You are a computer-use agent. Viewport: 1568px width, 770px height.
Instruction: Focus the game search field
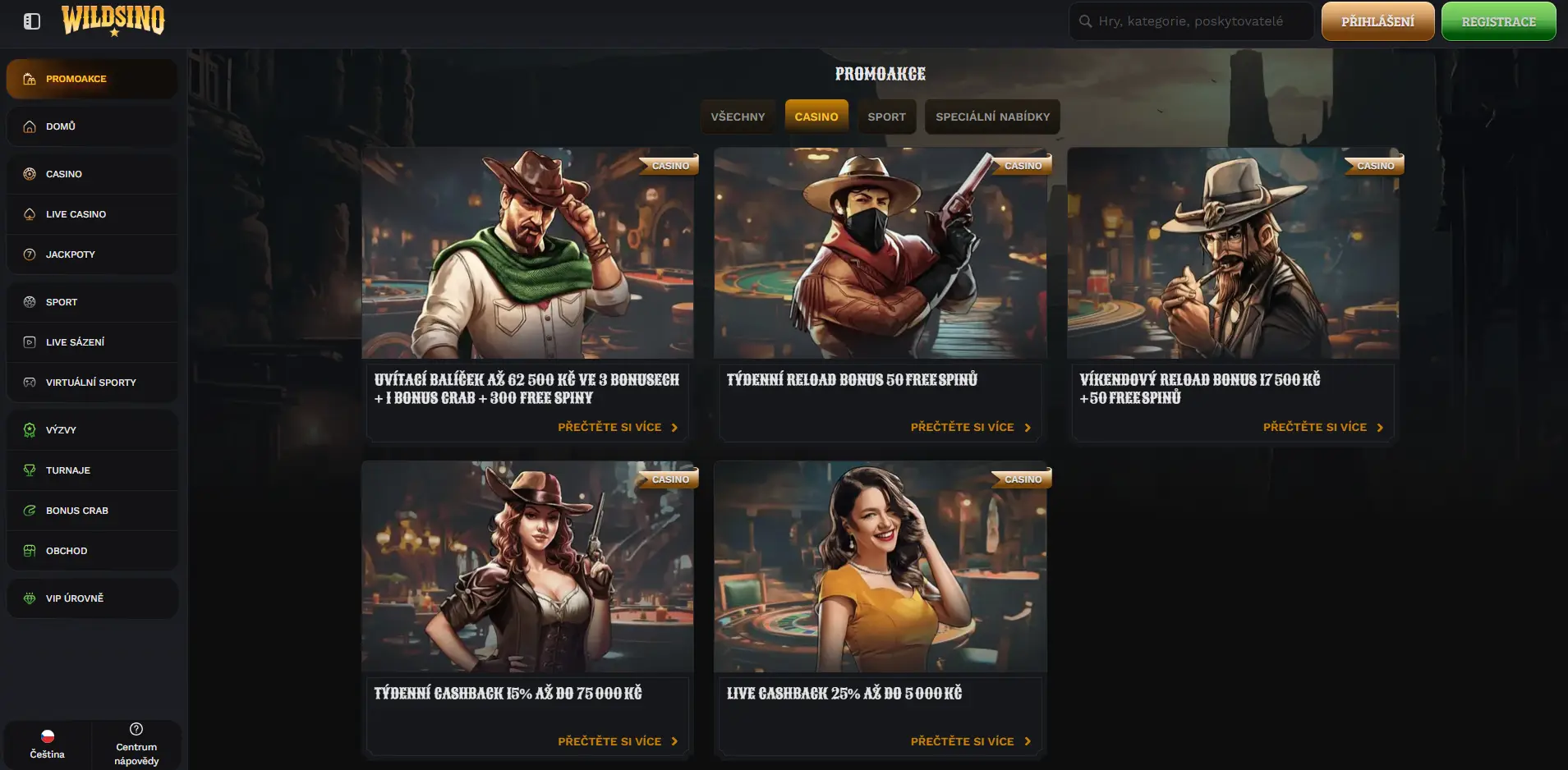coord(1191,21)
